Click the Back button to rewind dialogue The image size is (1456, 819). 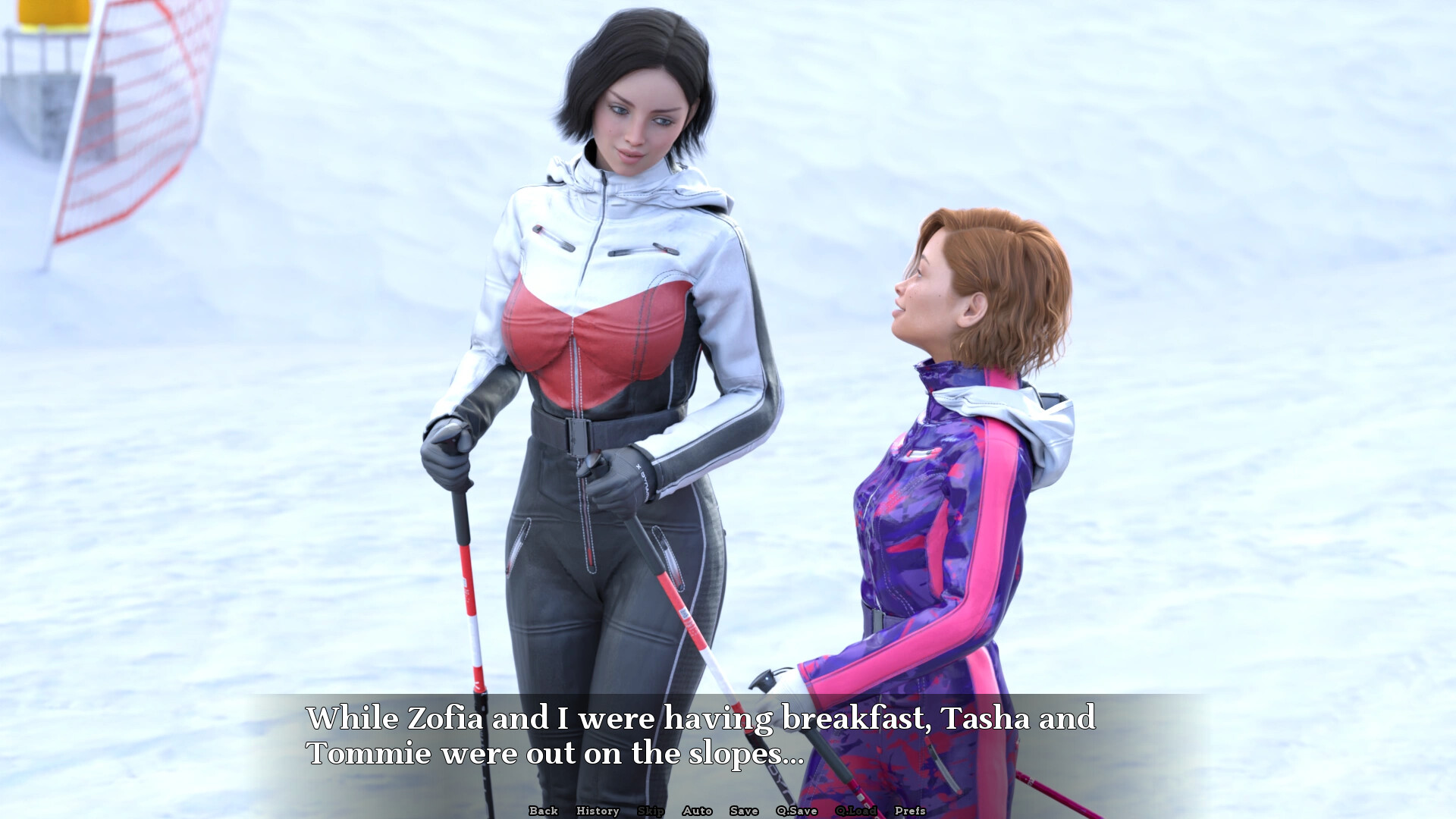click(543, 811)
